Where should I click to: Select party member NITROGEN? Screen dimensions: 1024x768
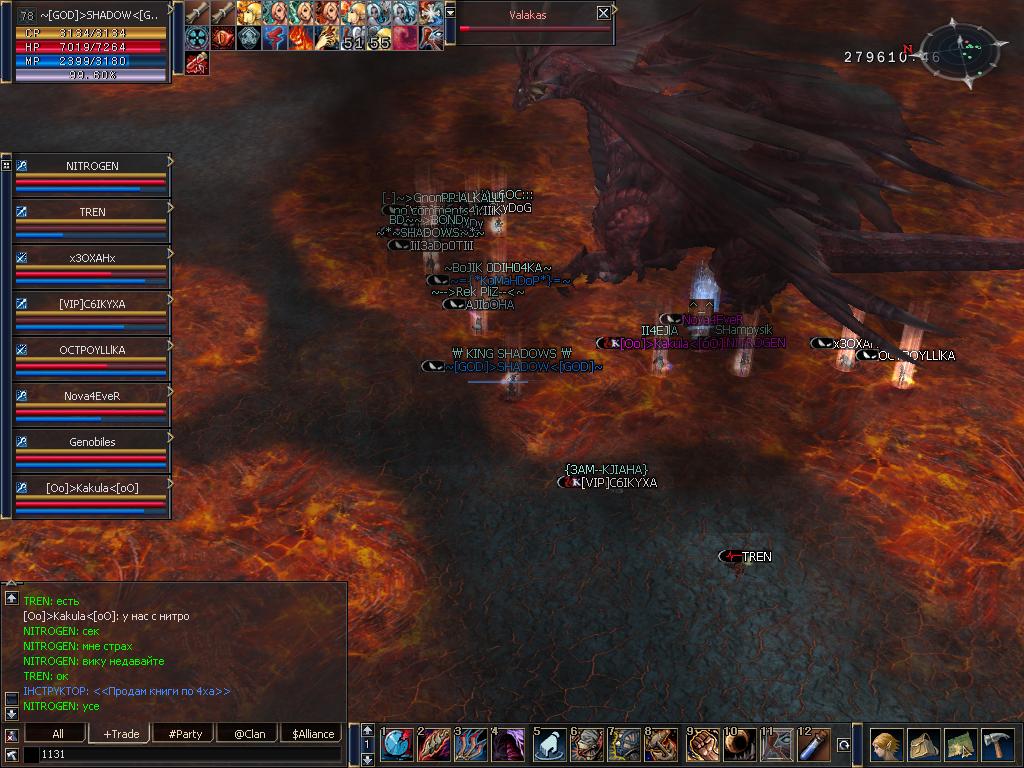(x=92, y=166)
